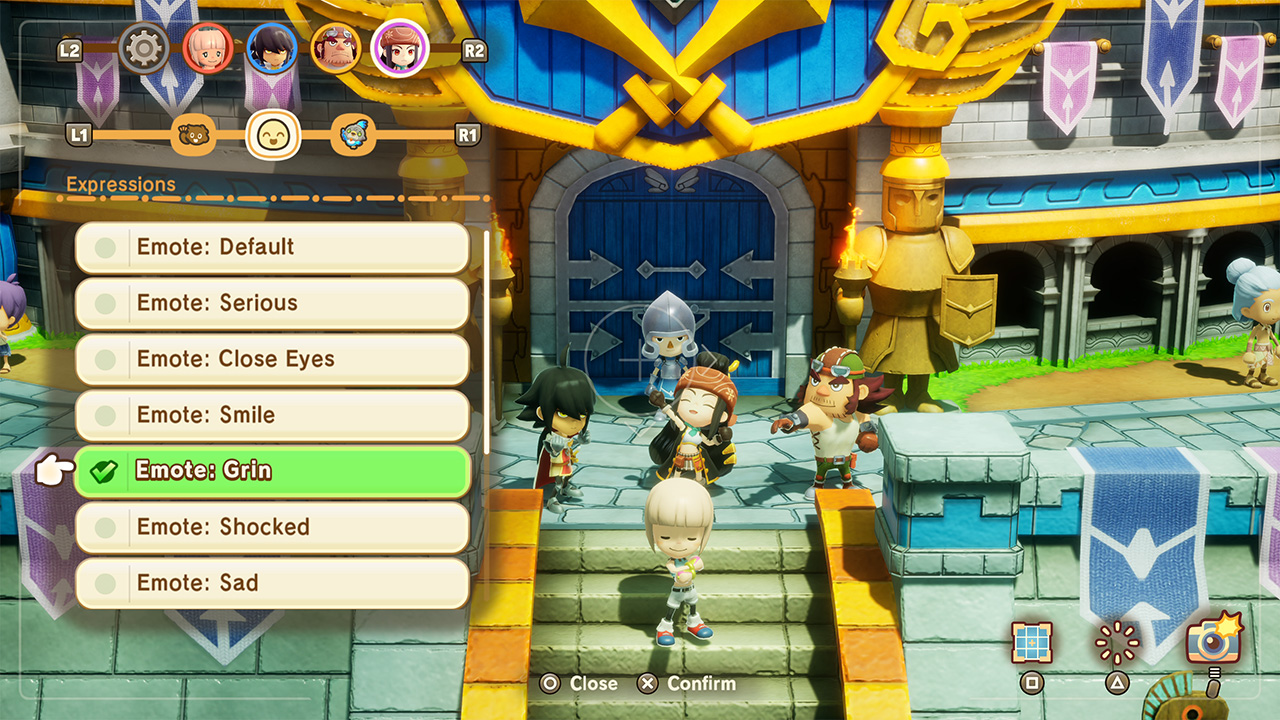
Task: Toggle the blue grid overlay icon
Action: click(1032, 643)
